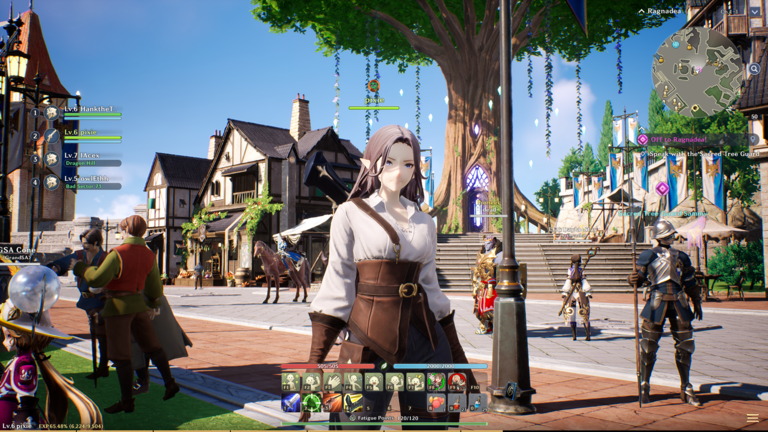Activate the green target skill
This screenshot has height=432, width=768.
click(312, 403)
